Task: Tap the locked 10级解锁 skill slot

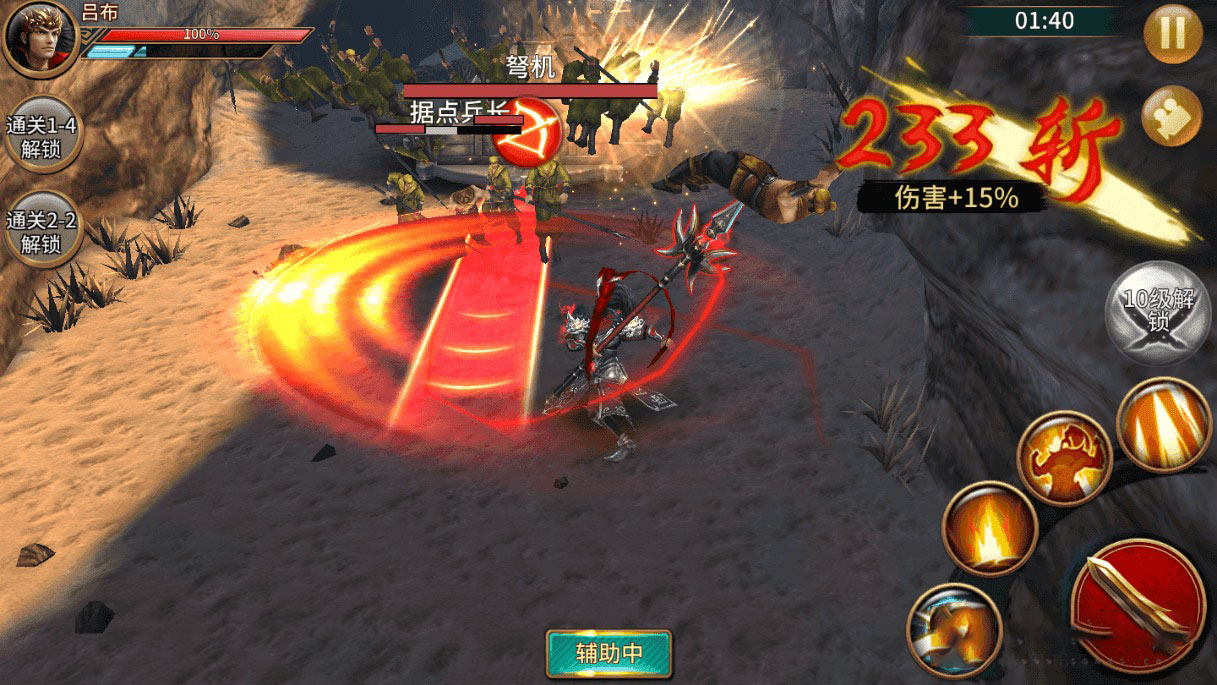Action: (x=1157, y=312)
